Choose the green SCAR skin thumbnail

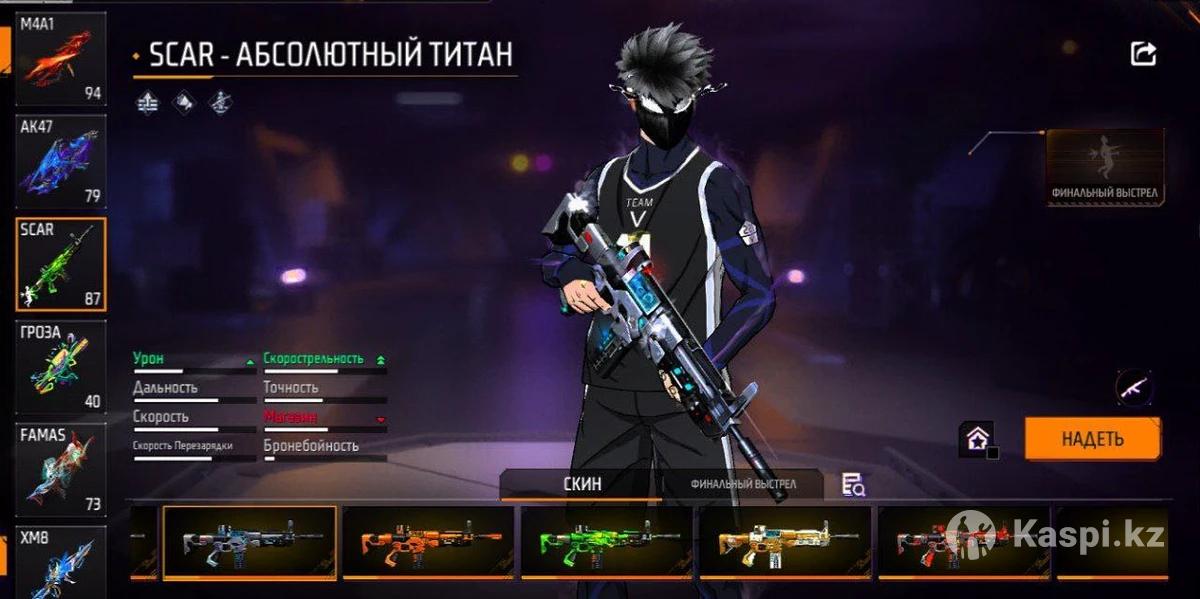(x=606, y=541)
